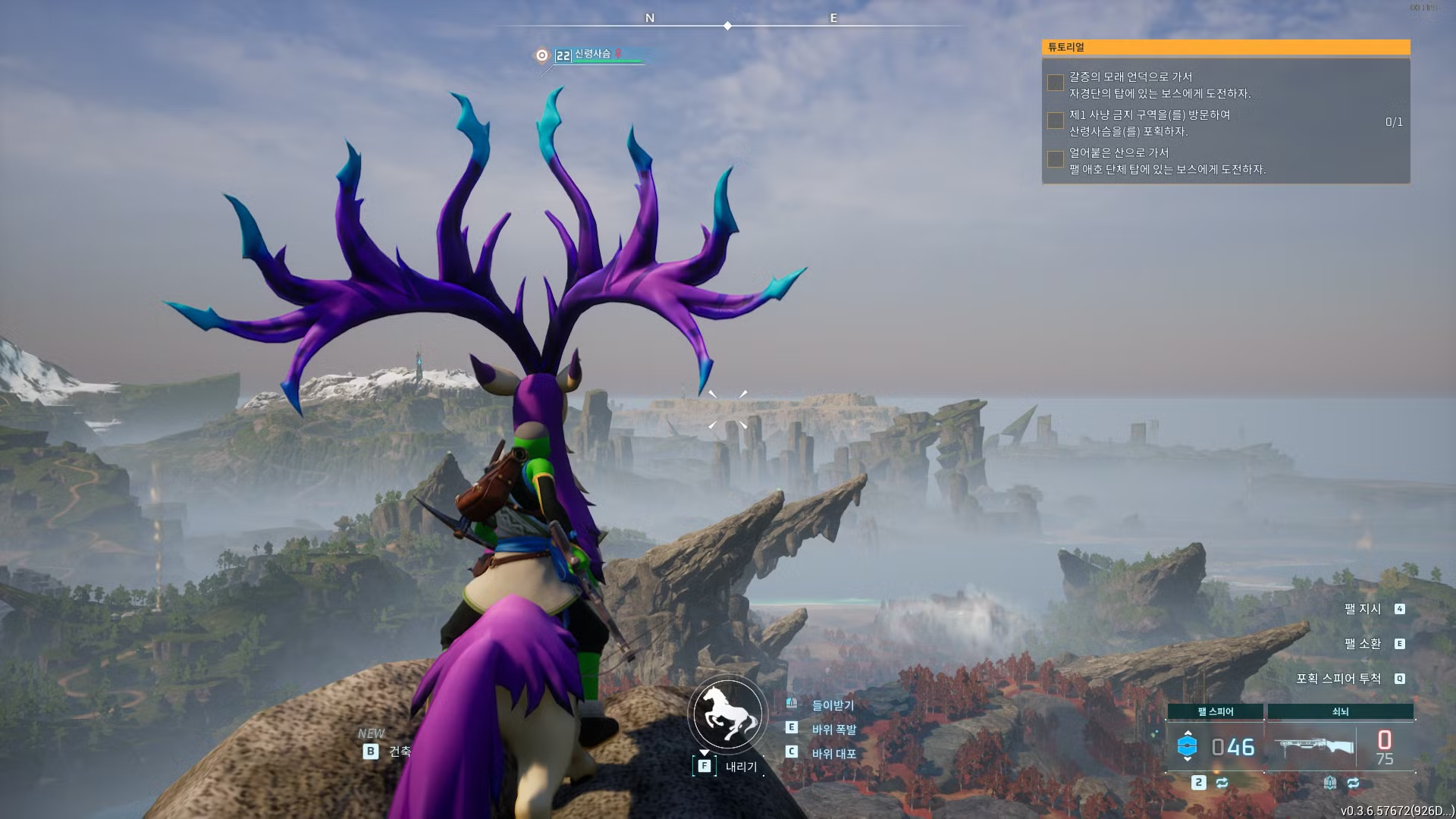The image size is (1456, 819).
Task: Click the swap arrows under the Pal Sphere slot
Action: pos(1222,783)
